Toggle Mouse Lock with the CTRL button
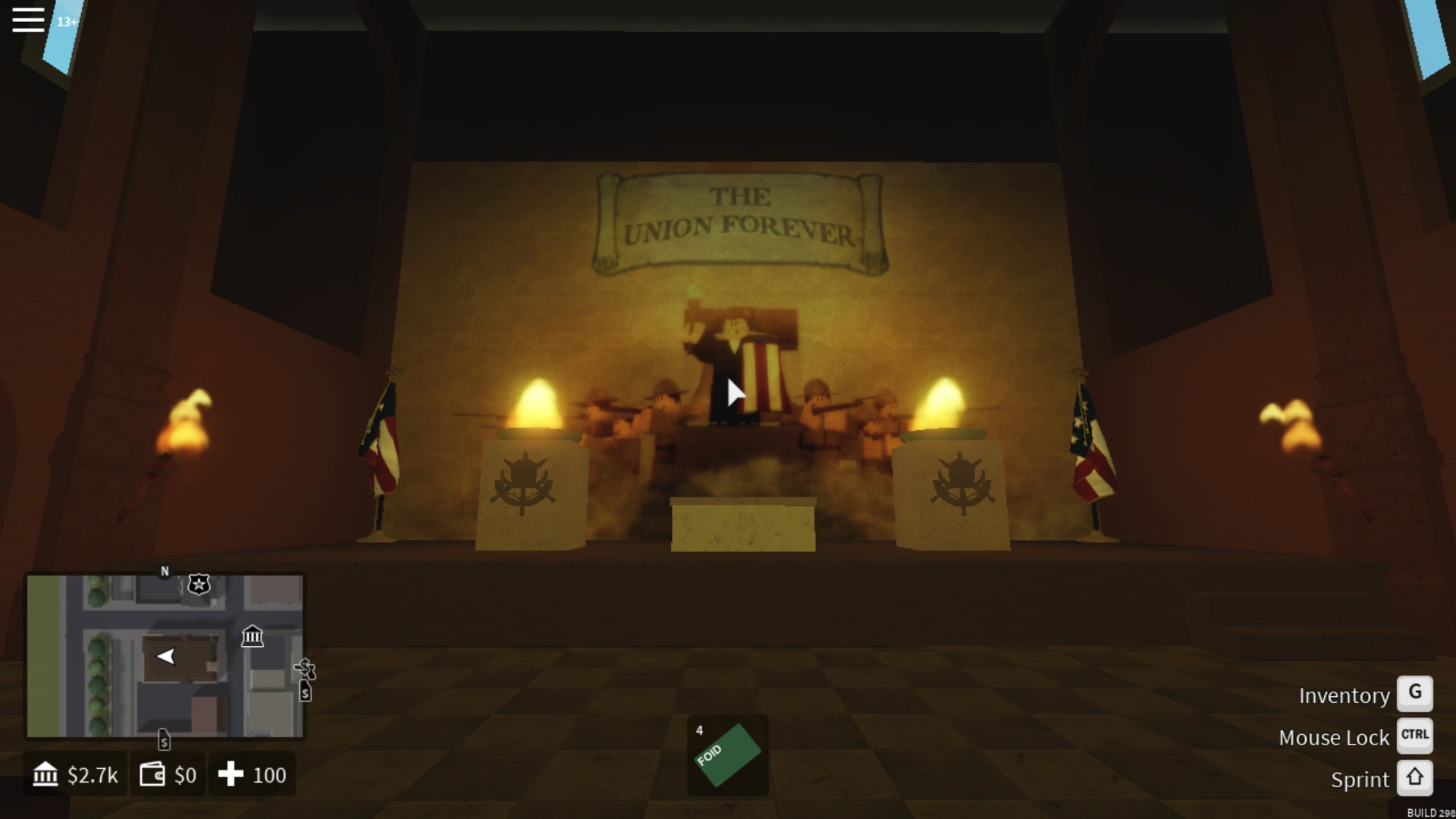The height and width of the screenshot is (819, 1456). coord(1415,735)
